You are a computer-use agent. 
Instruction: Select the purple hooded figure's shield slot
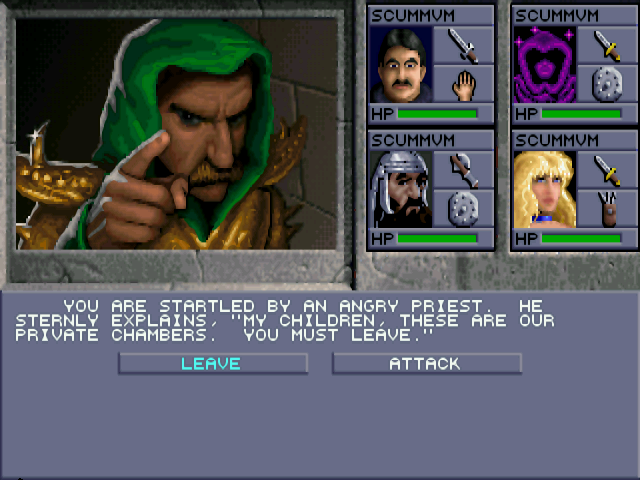(605, 84)
